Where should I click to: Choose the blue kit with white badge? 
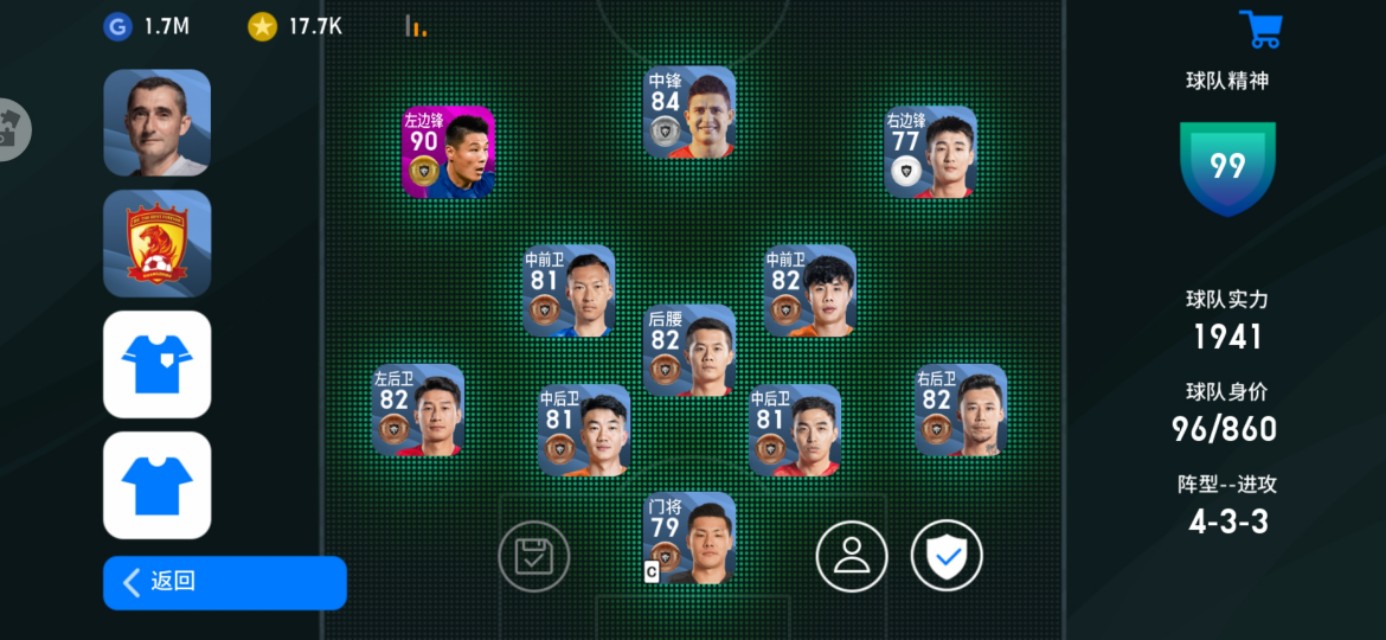point(157,365)
